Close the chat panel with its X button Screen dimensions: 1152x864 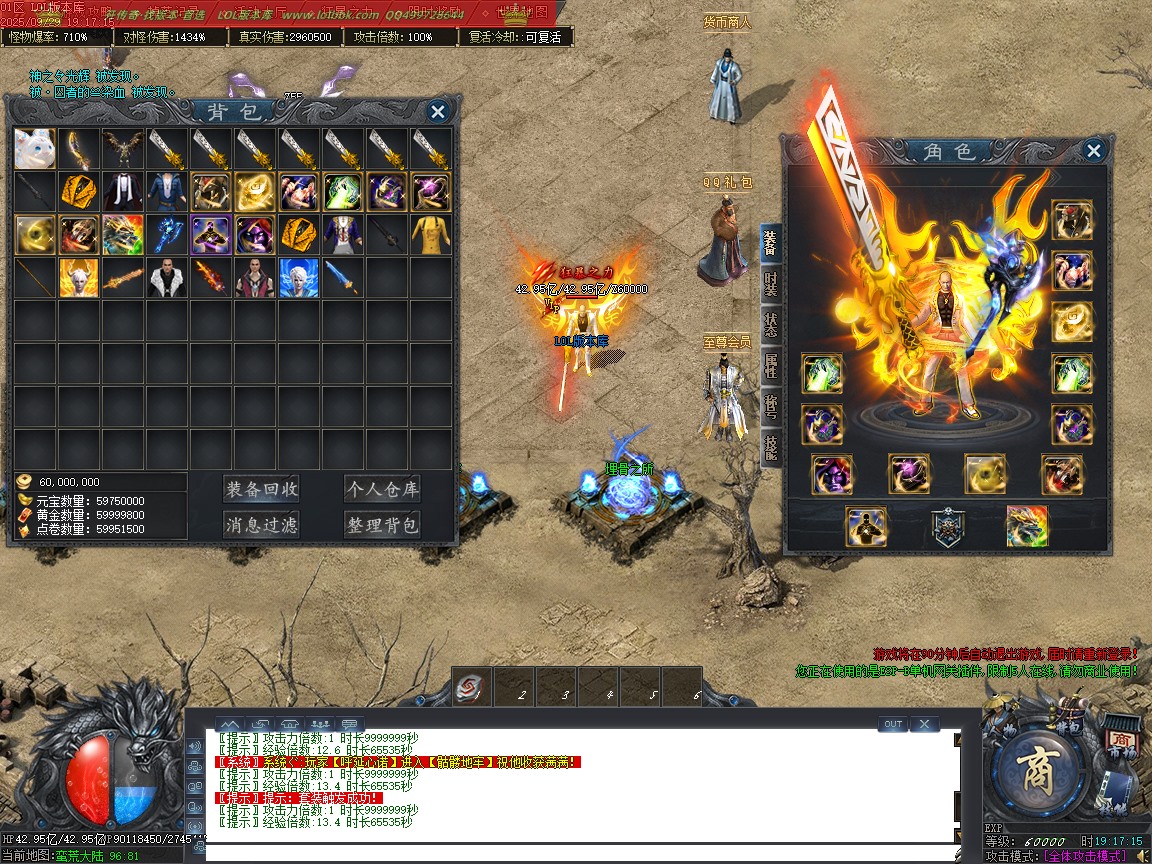[x=924, y=724]
